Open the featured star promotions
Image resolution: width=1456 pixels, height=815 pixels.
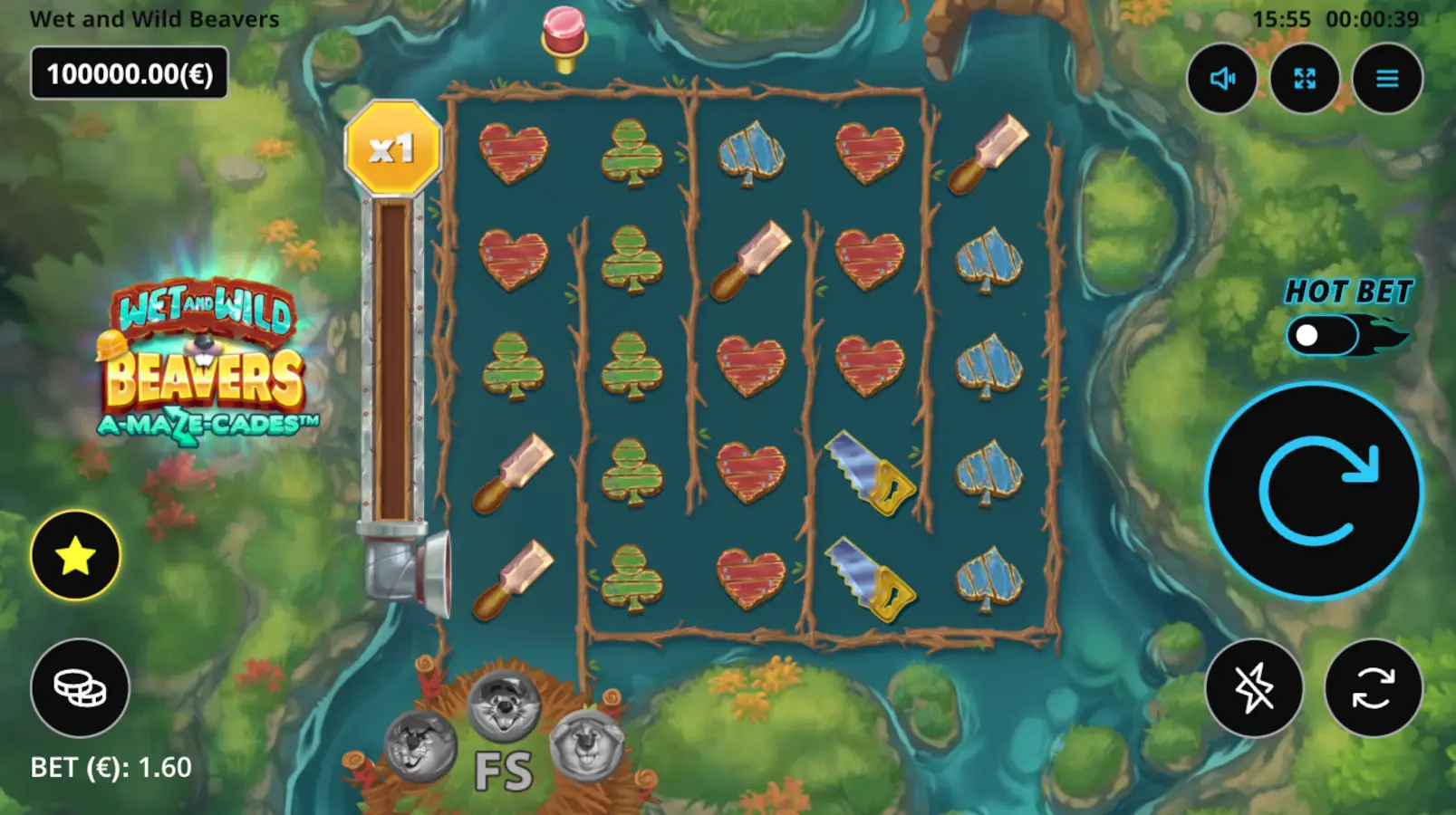point(78,556)
